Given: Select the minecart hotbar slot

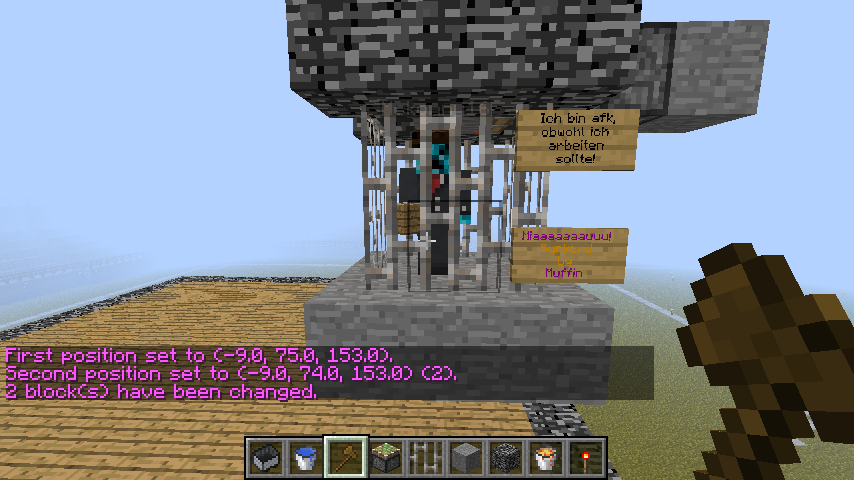Looking at the screenshot, I should click(x=267, y=457).
